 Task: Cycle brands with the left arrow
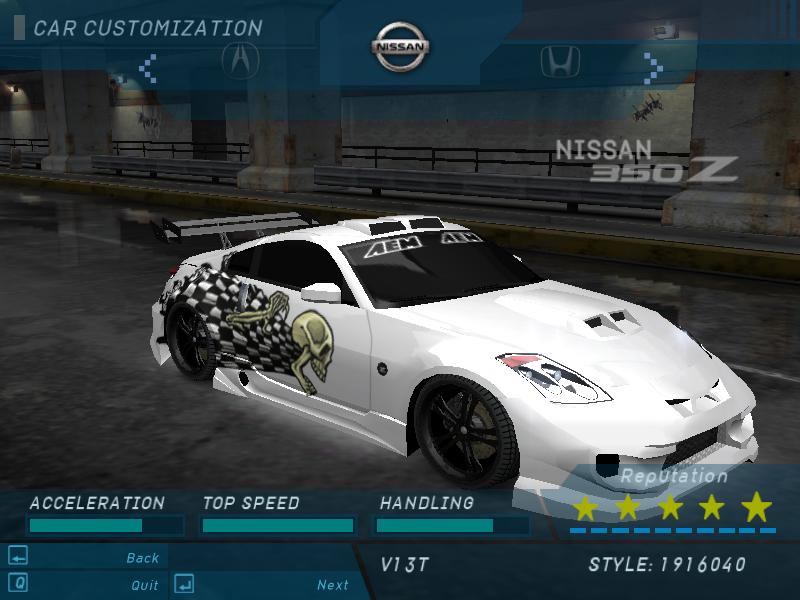pyautogui.click(x=148, y=68)
